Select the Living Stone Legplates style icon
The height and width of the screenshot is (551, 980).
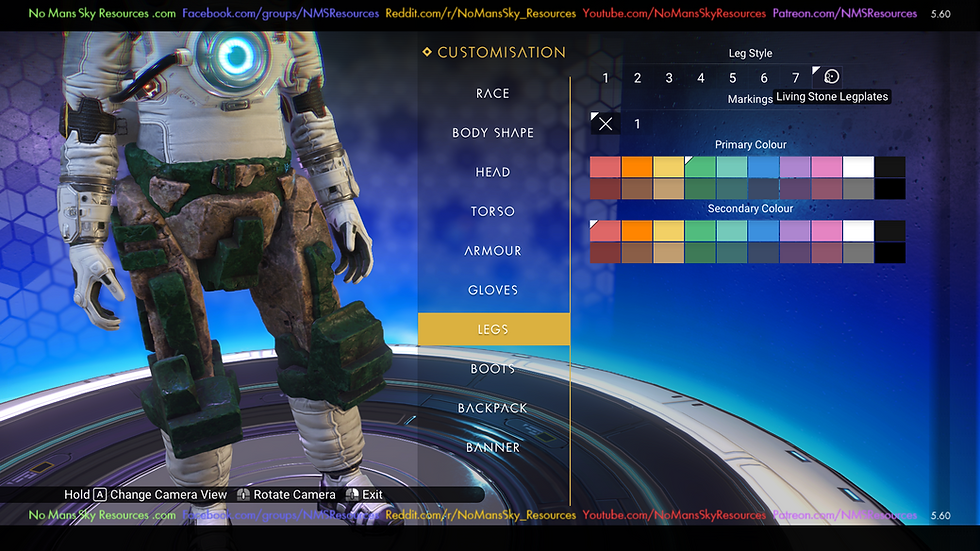(830, 77)
